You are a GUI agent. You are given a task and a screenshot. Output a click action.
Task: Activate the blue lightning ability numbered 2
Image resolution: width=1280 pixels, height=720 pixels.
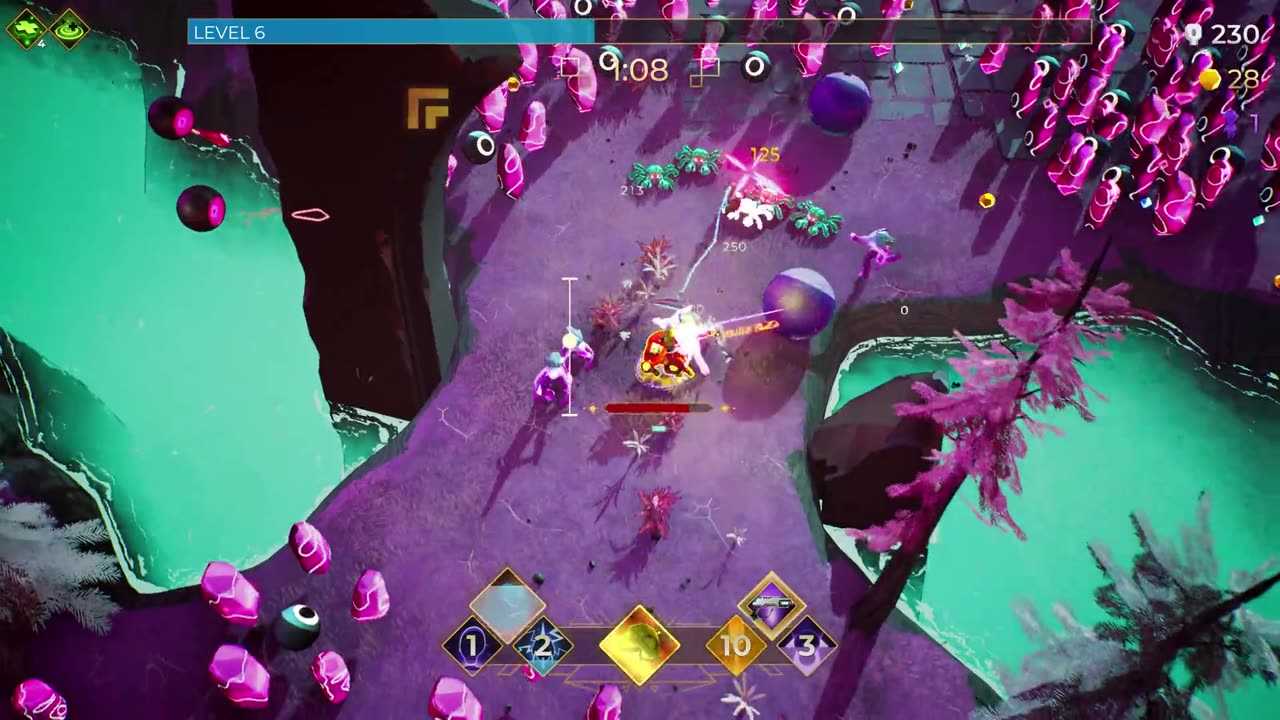542,645
